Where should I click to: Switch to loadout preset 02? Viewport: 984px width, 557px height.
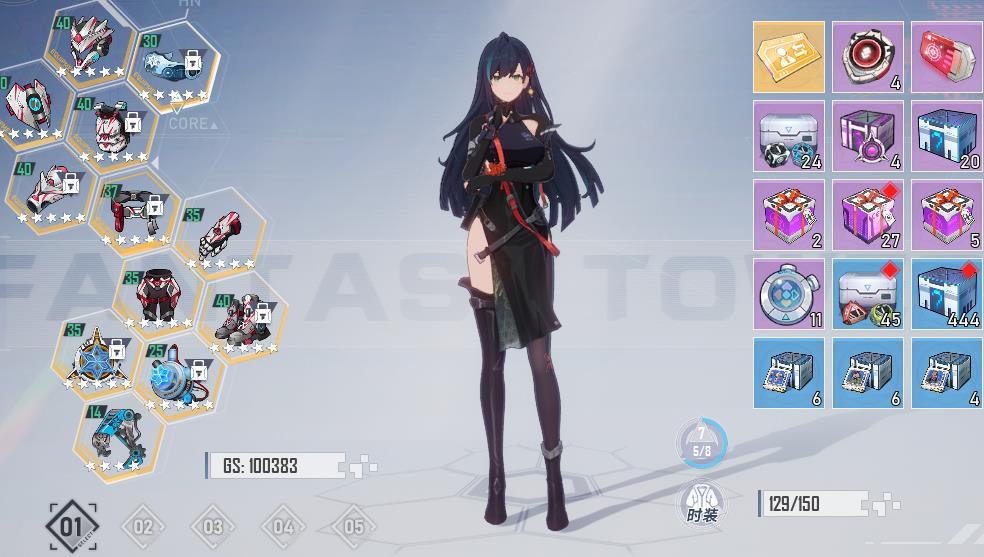point(143,527)
